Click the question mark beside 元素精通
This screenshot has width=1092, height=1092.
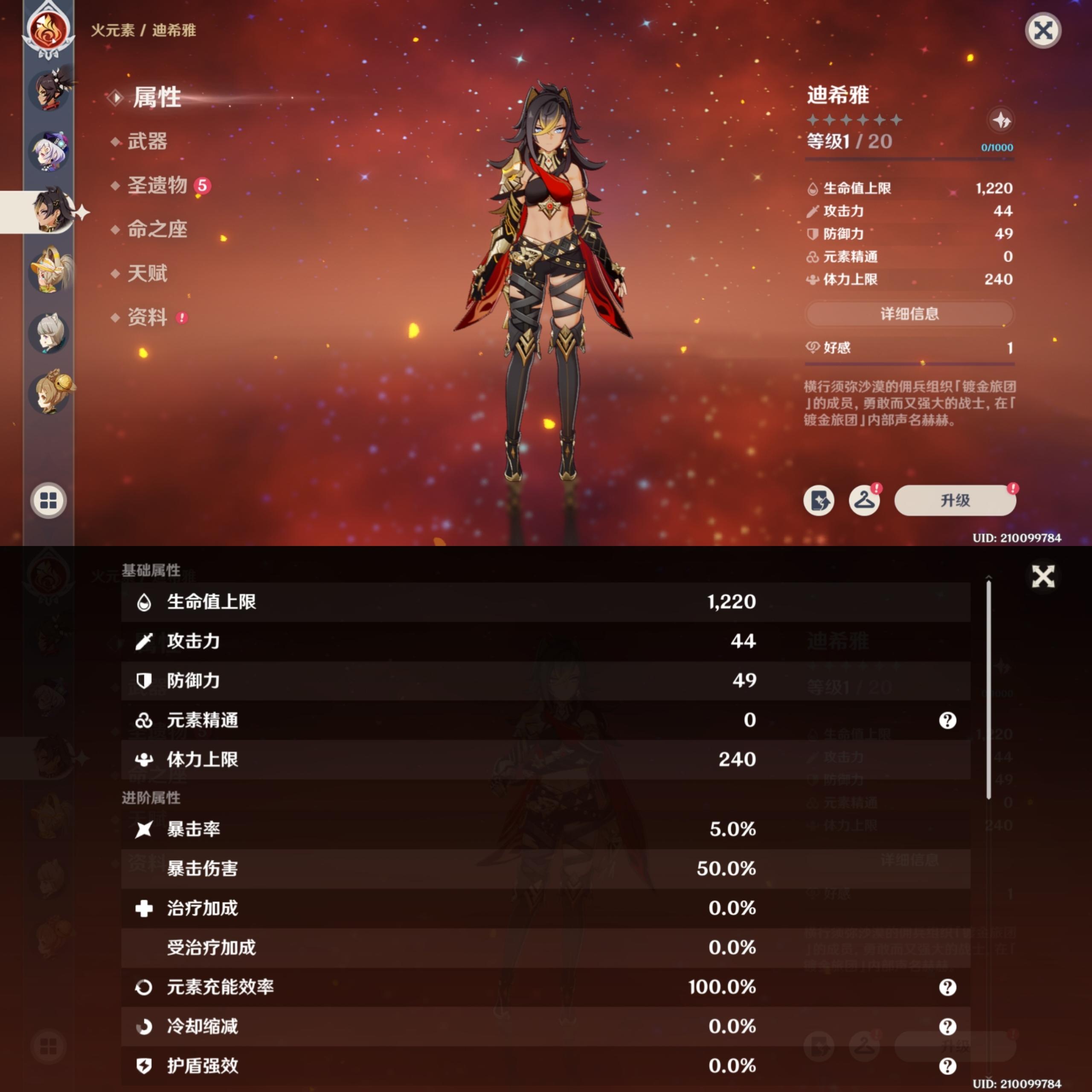click(x=948, y=720)
